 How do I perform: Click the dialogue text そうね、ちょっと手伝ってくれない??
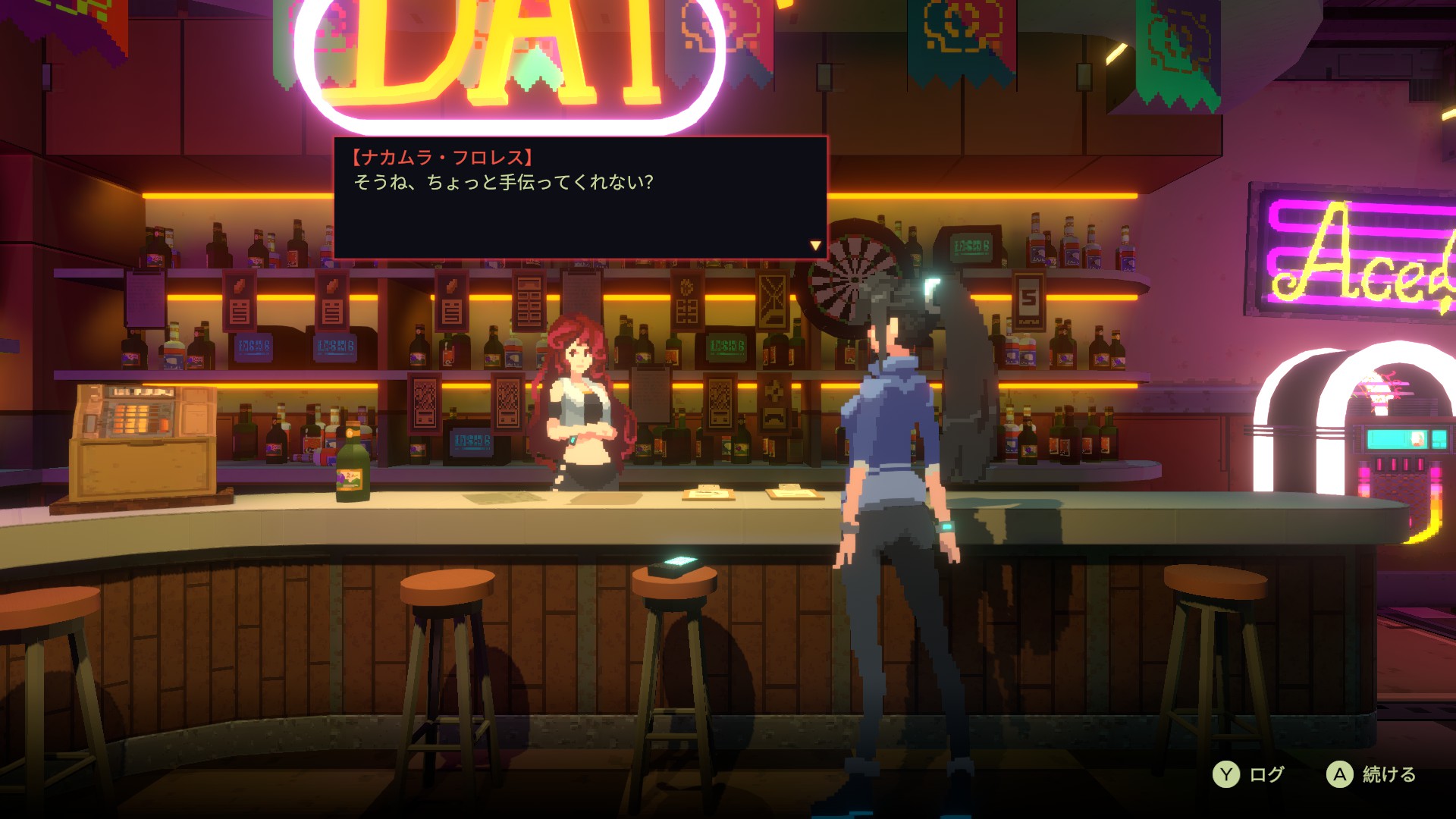click(x=504, y=182)
